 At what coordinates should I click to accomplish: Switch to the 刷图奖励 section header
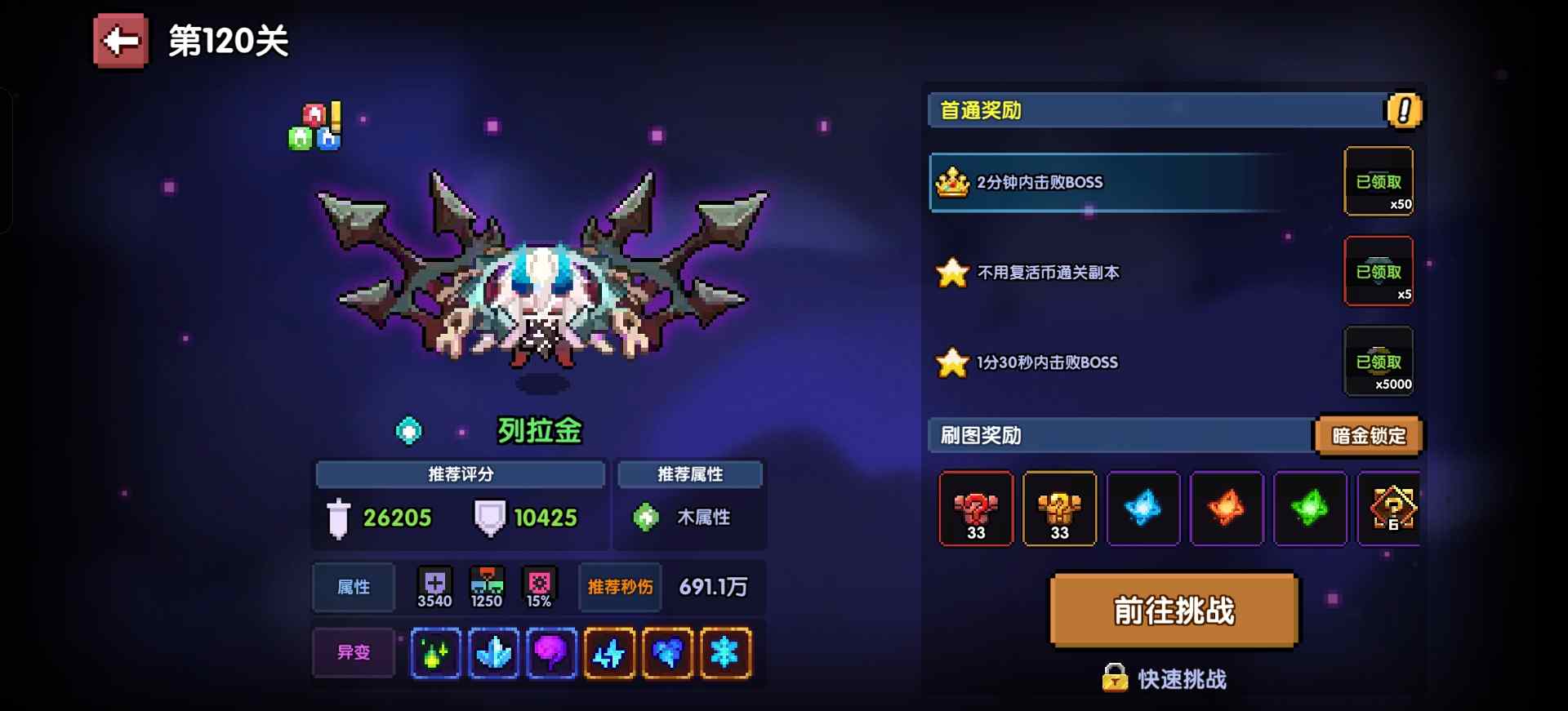pos(980,436)
